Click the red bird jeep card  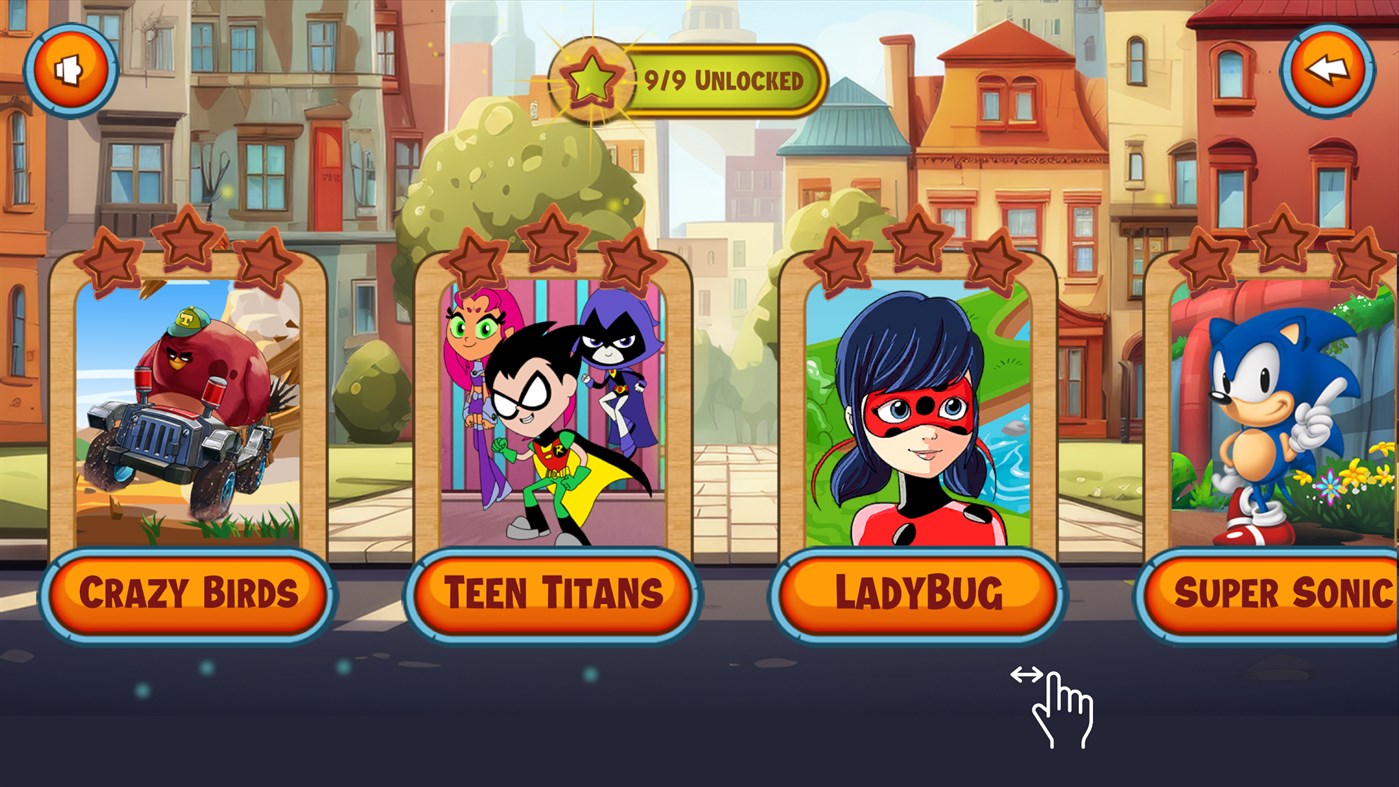click(x=188, y=412)
